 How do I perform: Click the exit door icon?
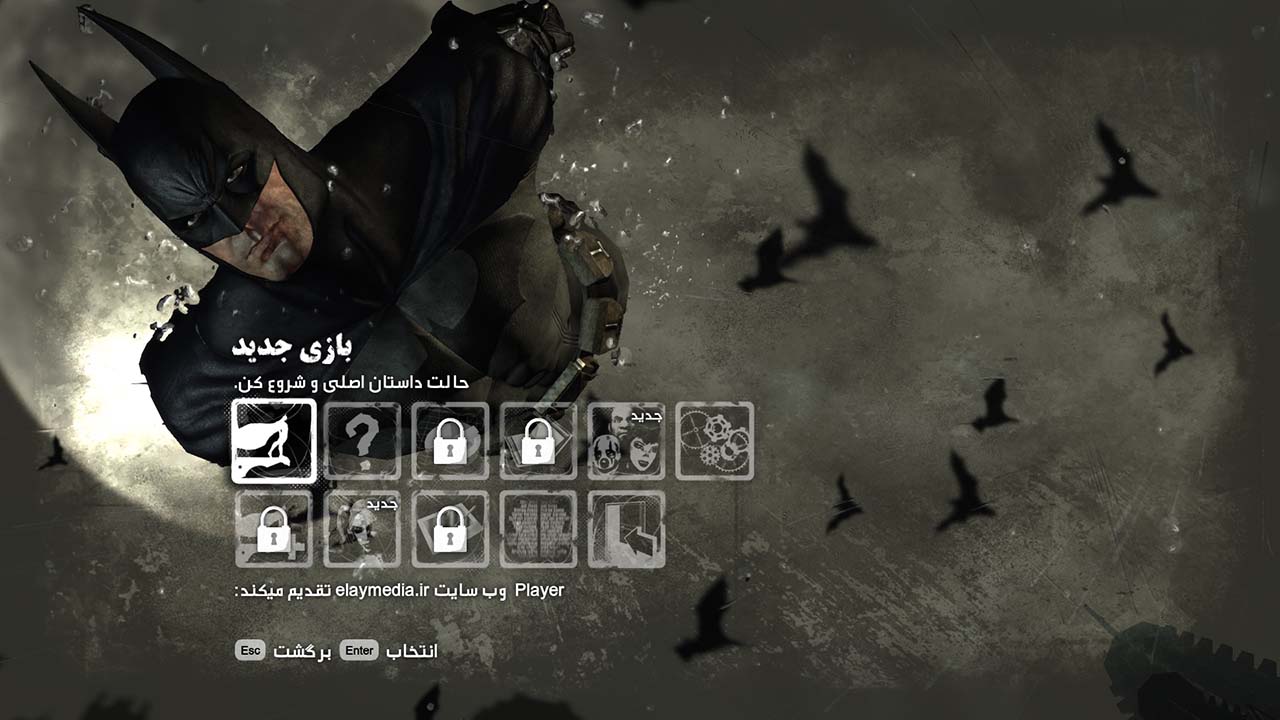pyautogui.click(x=627, y=530)
